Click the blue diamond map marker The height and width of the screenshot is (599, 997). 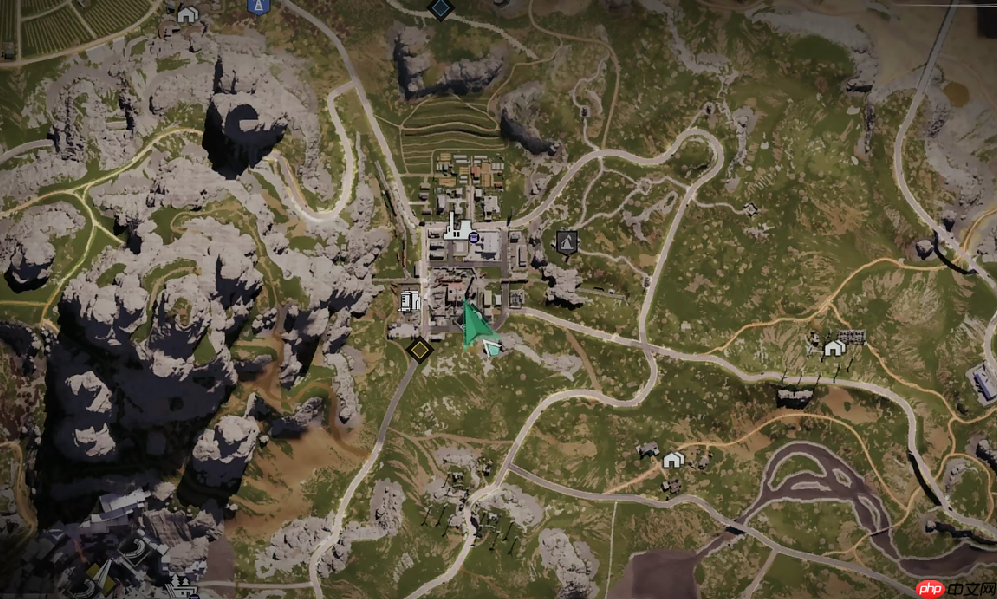[440, 8]
